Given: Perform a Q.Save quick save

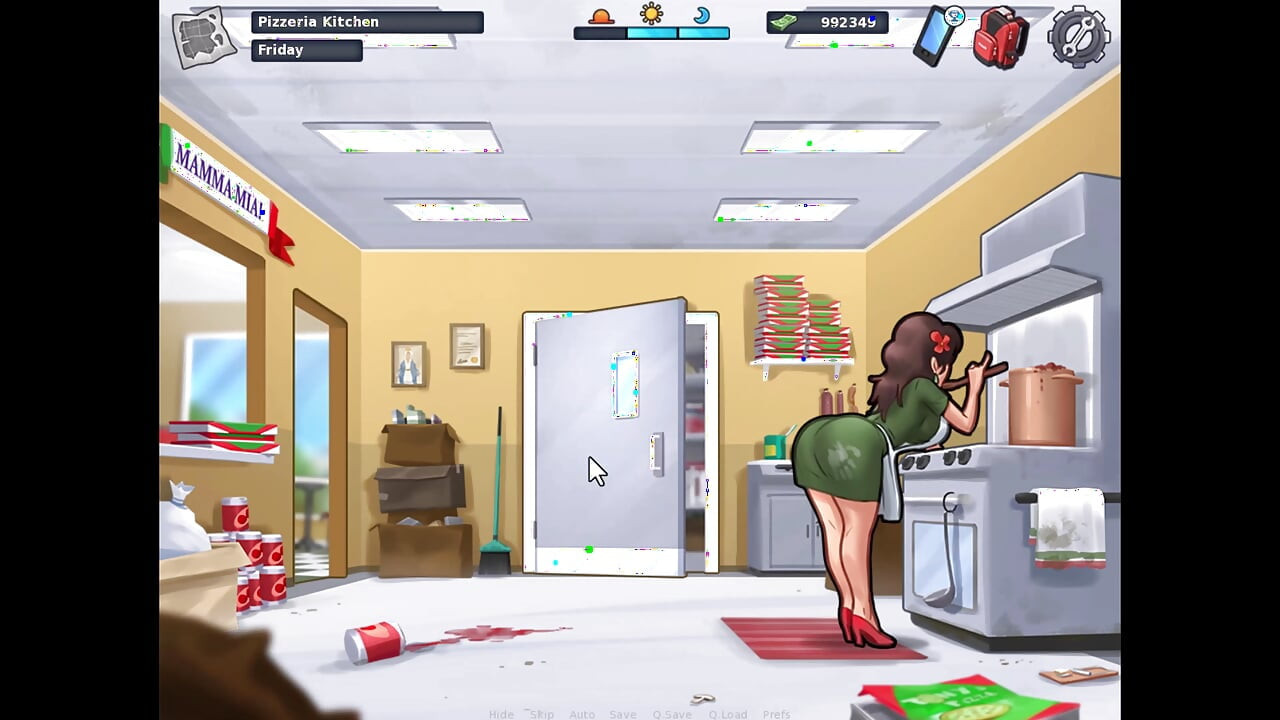Looking at the screenshot, I should 672,714.
